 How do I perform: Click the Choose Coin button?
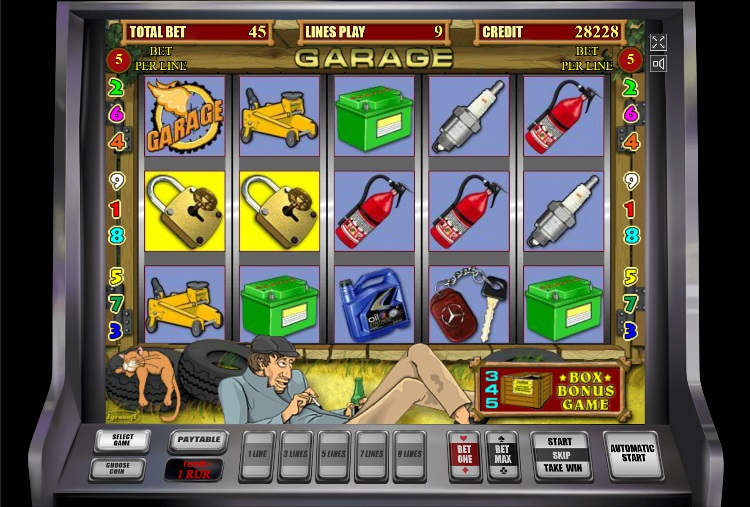click(x=116, y=468)
